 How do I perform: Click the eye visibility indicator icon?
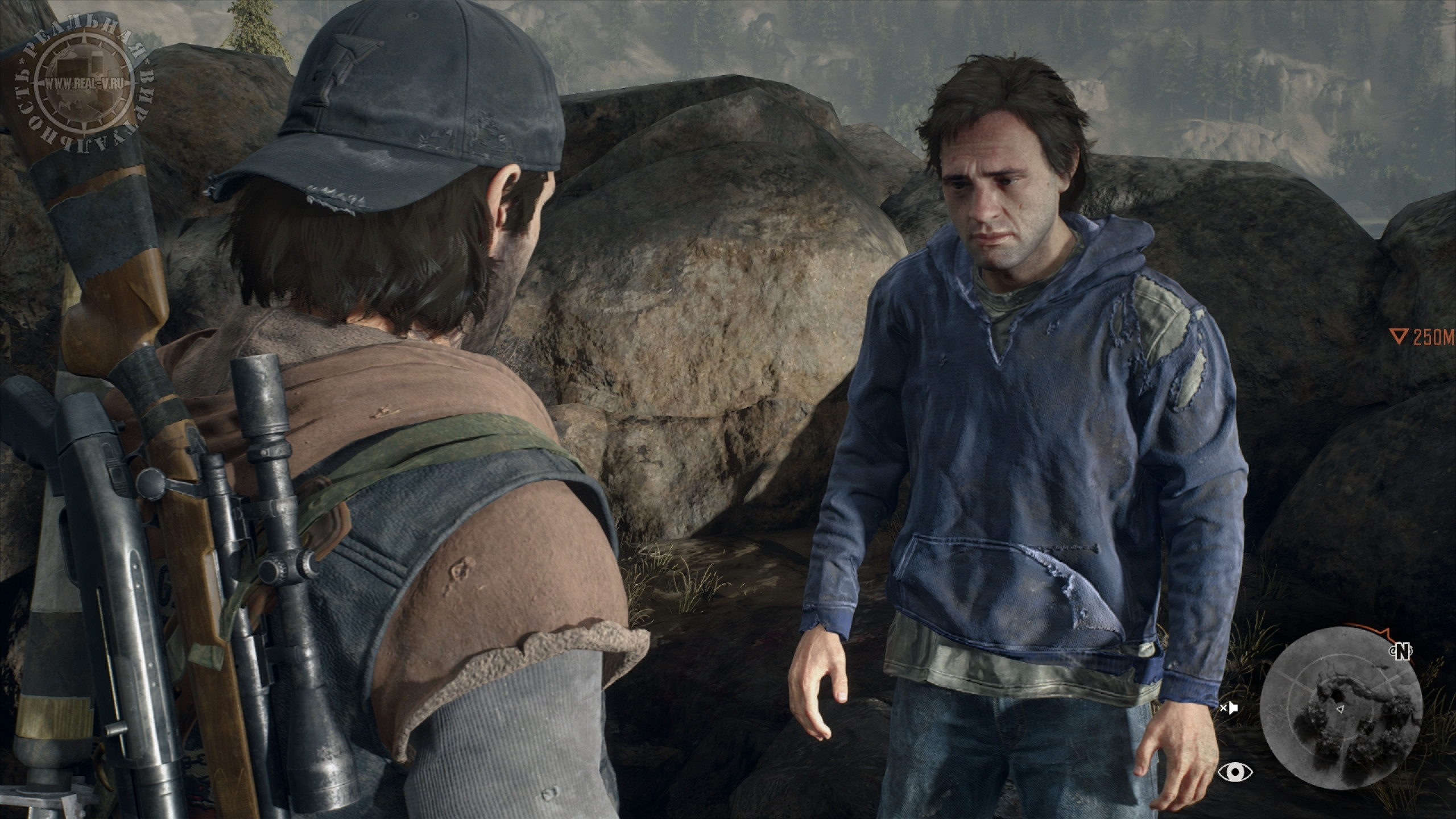(1235, 772)
